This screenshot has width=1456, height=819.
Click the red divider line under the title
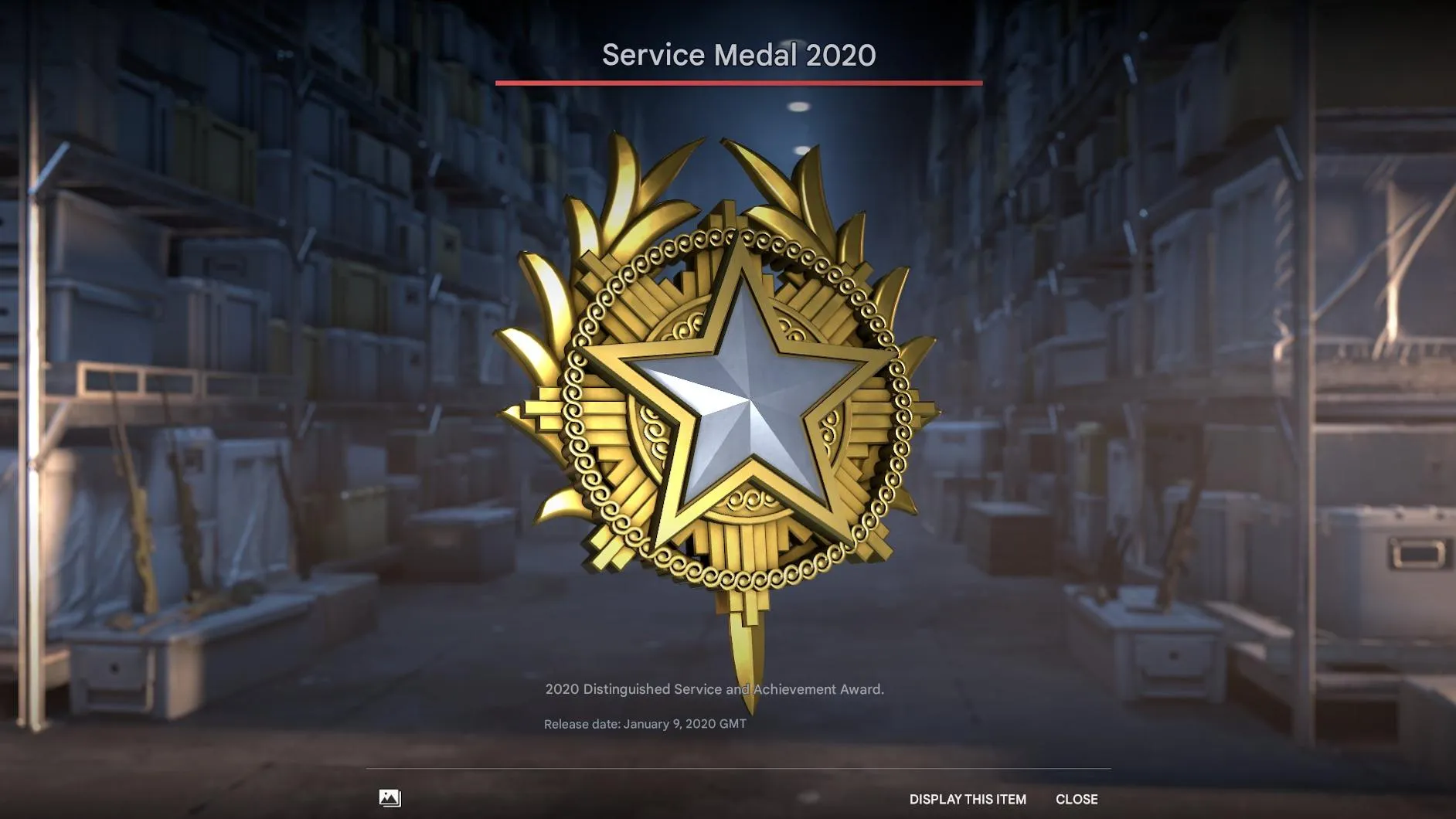tap(740, 83)
